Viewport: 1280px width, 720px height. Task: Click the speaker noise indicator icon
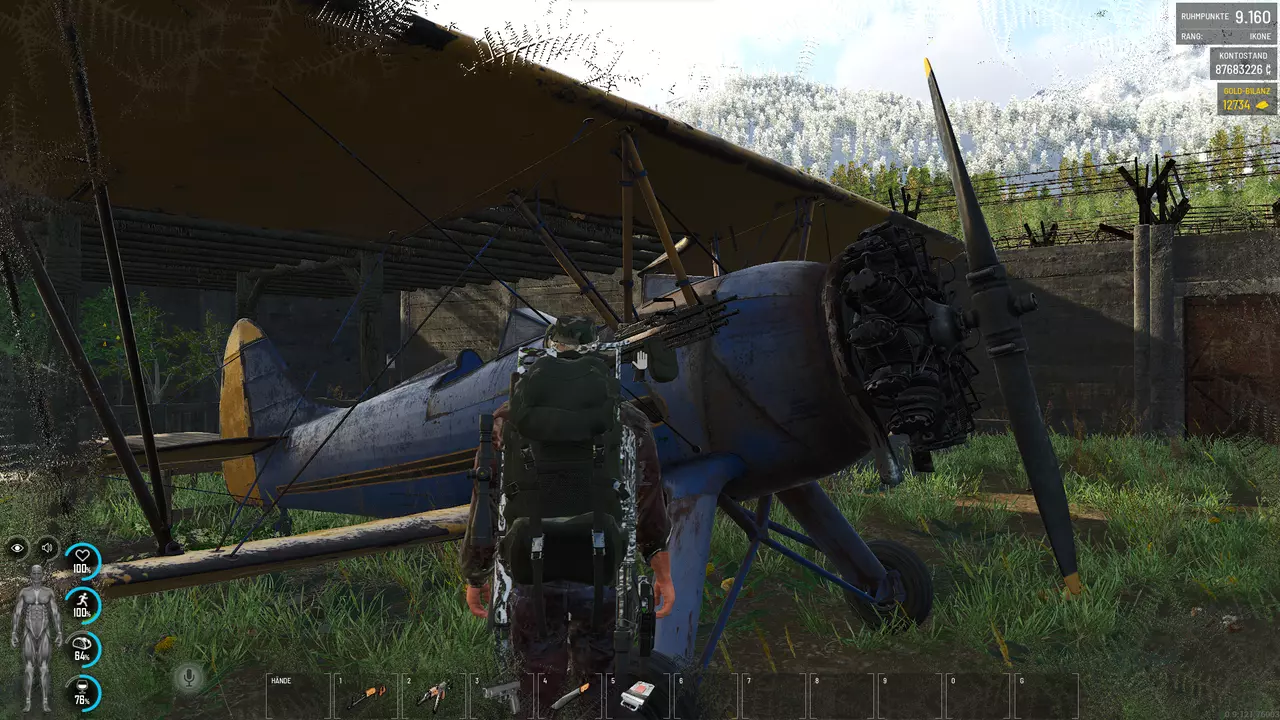coord(47,548)
